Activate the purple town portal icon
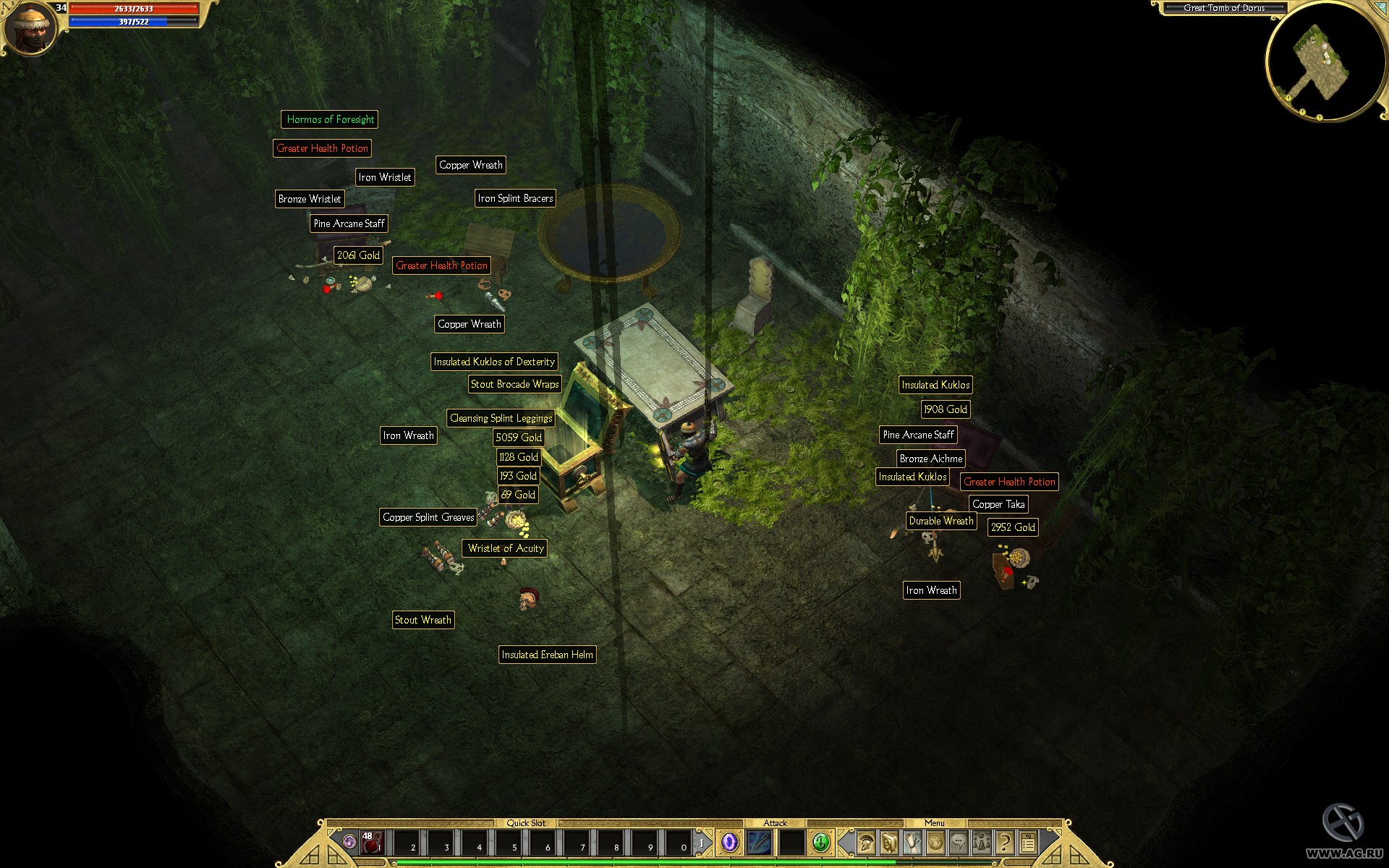Image resolution: width=1389 pixels, height=868 pixels. pyautogui.click(x=729, y=842)
